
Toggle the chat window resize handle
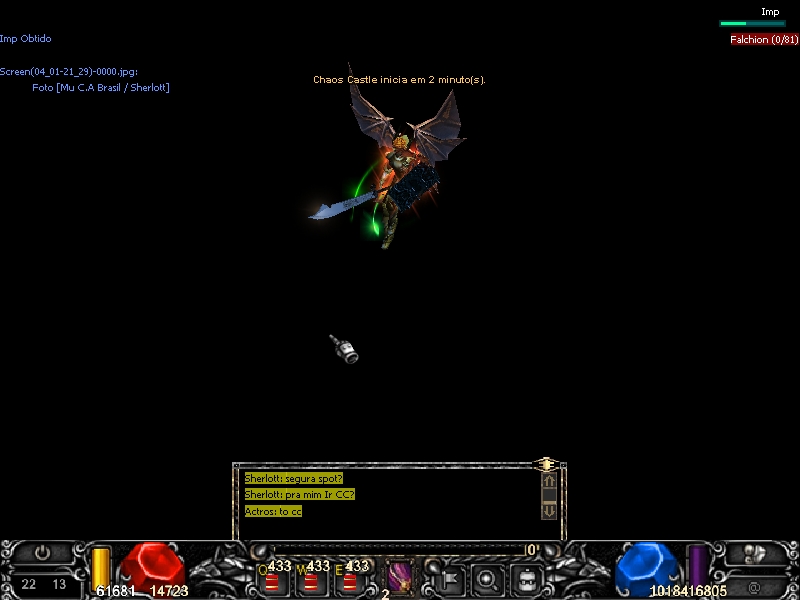[x=546, y=464]
